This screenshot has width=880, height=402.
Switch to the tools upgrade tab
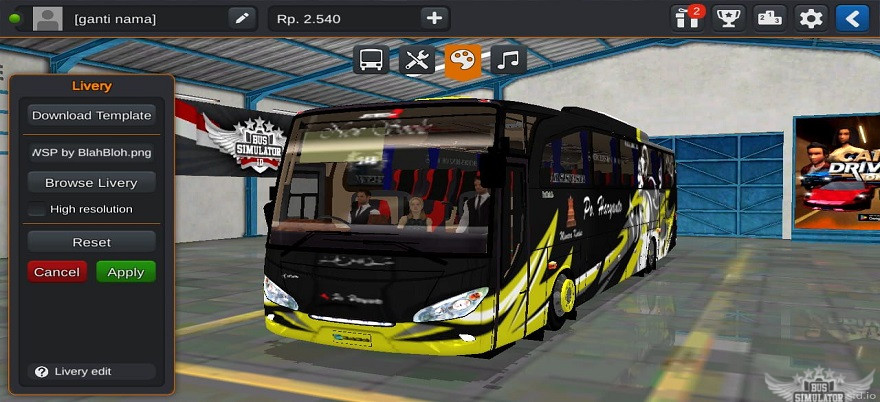[416, 60]
